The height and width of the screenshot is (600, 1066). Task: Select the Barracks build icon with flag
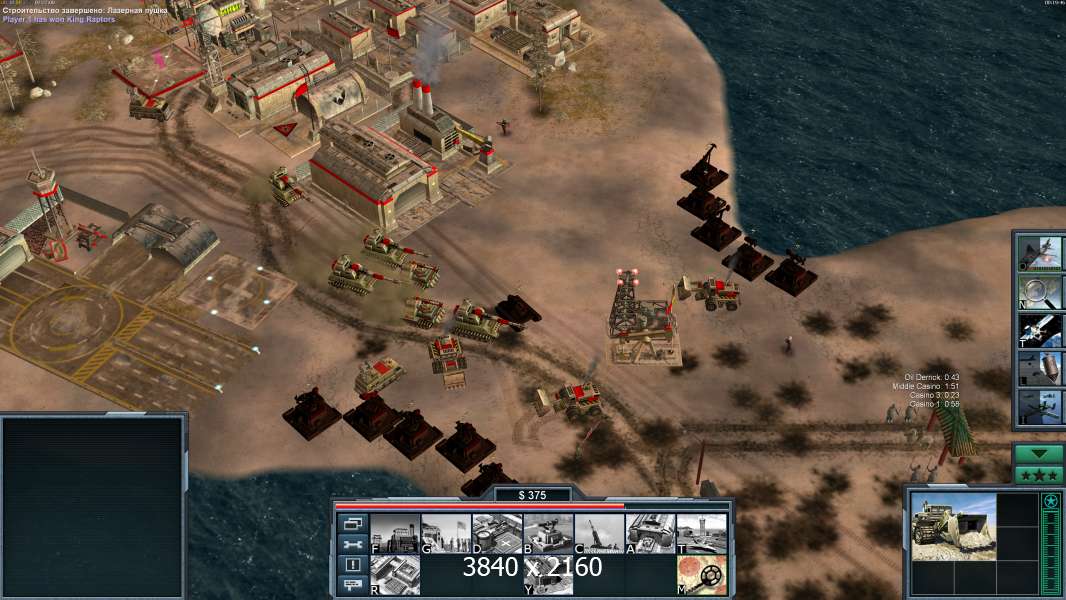[x=446, y=534]
